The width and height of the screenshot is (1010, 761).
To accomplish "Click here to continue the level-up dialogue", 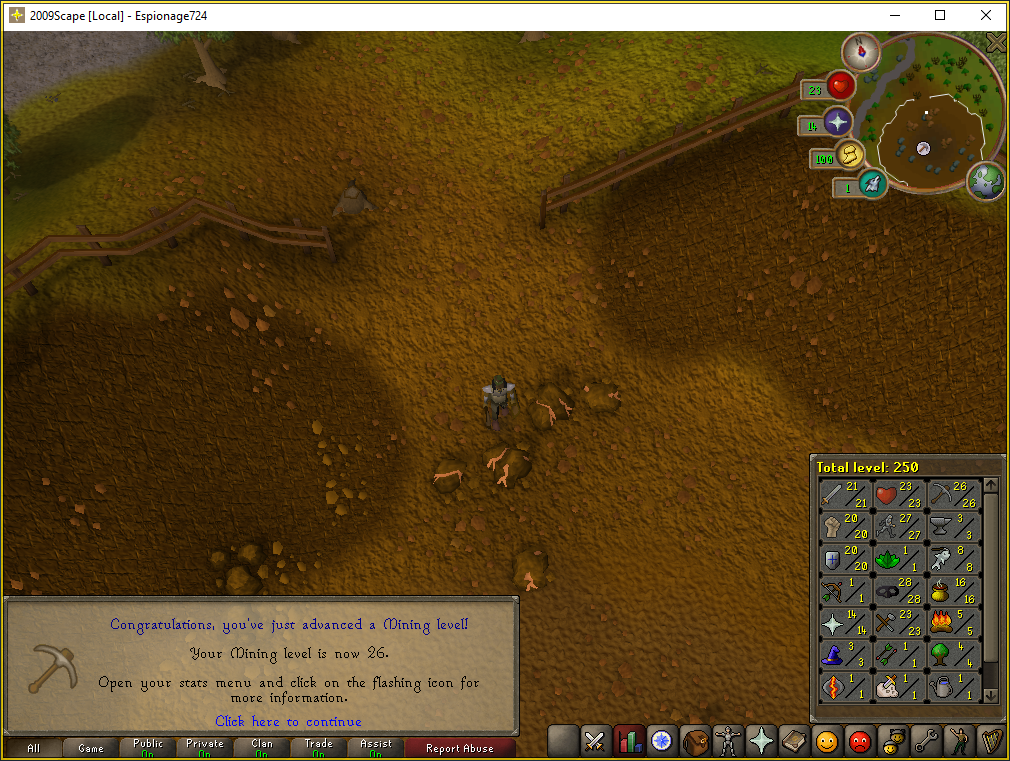I will [x=288, y=721].
